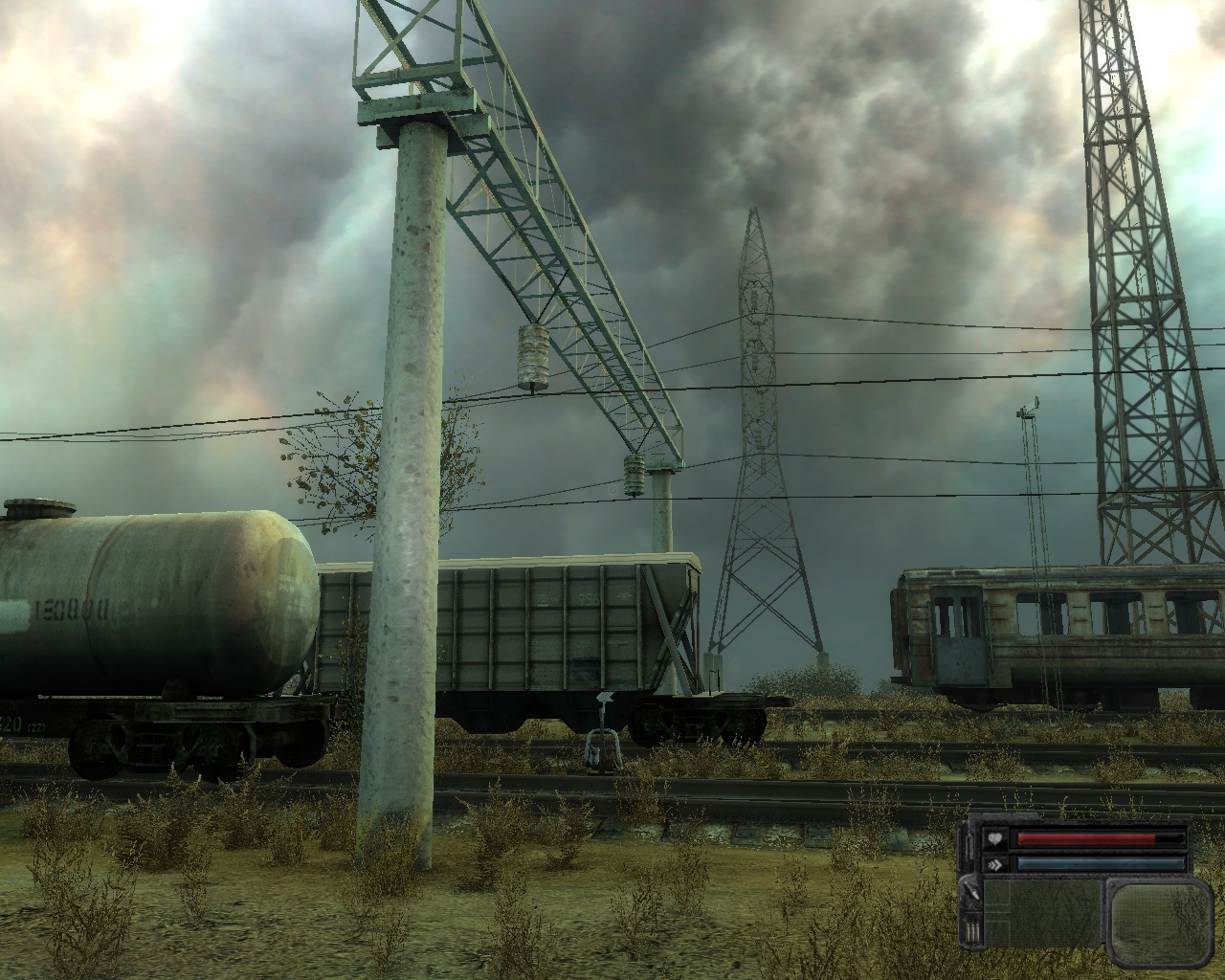Click the triple-chevron stamina icon

point(995,863)
